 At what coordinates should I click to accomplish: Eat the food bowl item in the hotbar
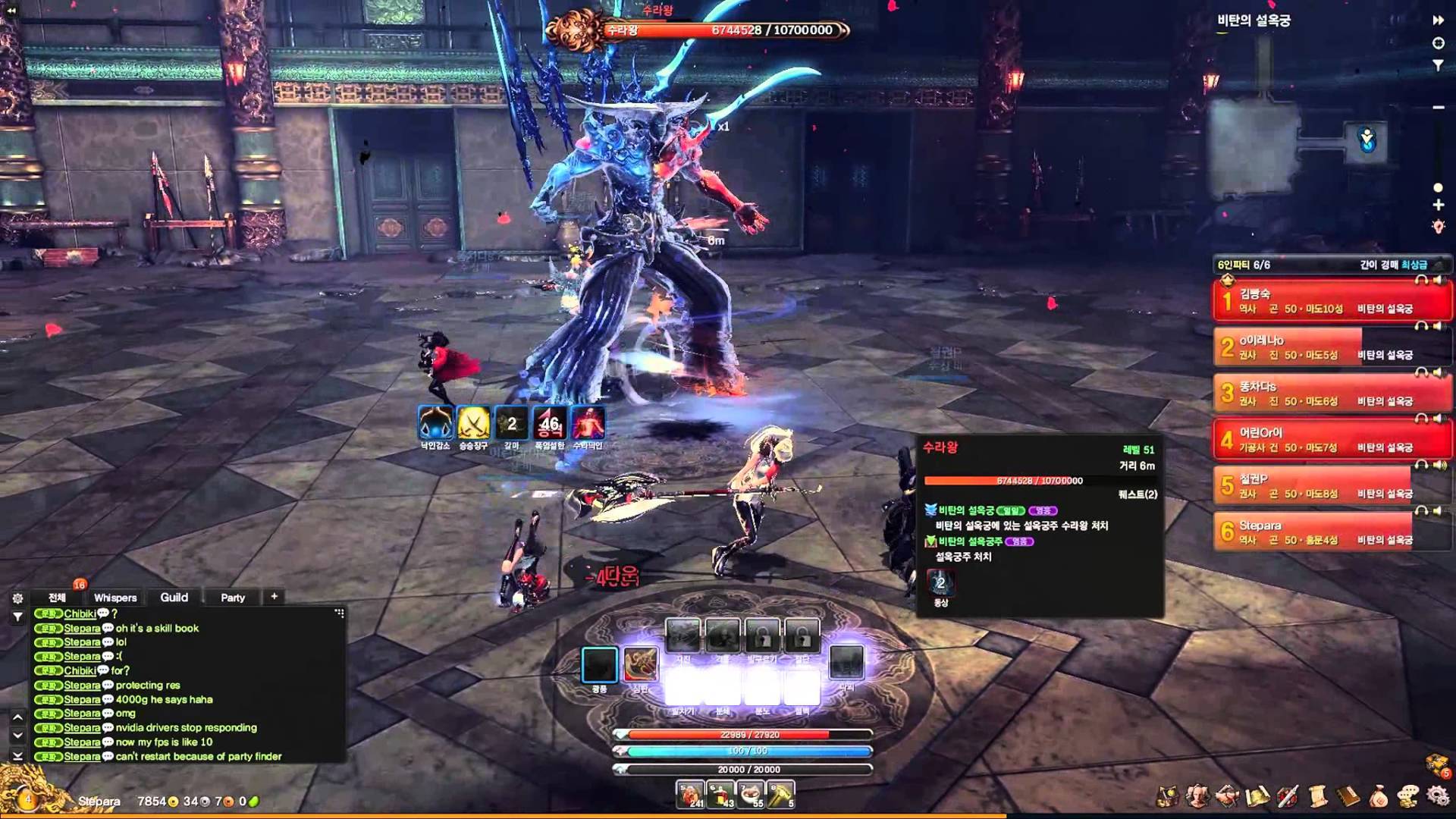751,794
